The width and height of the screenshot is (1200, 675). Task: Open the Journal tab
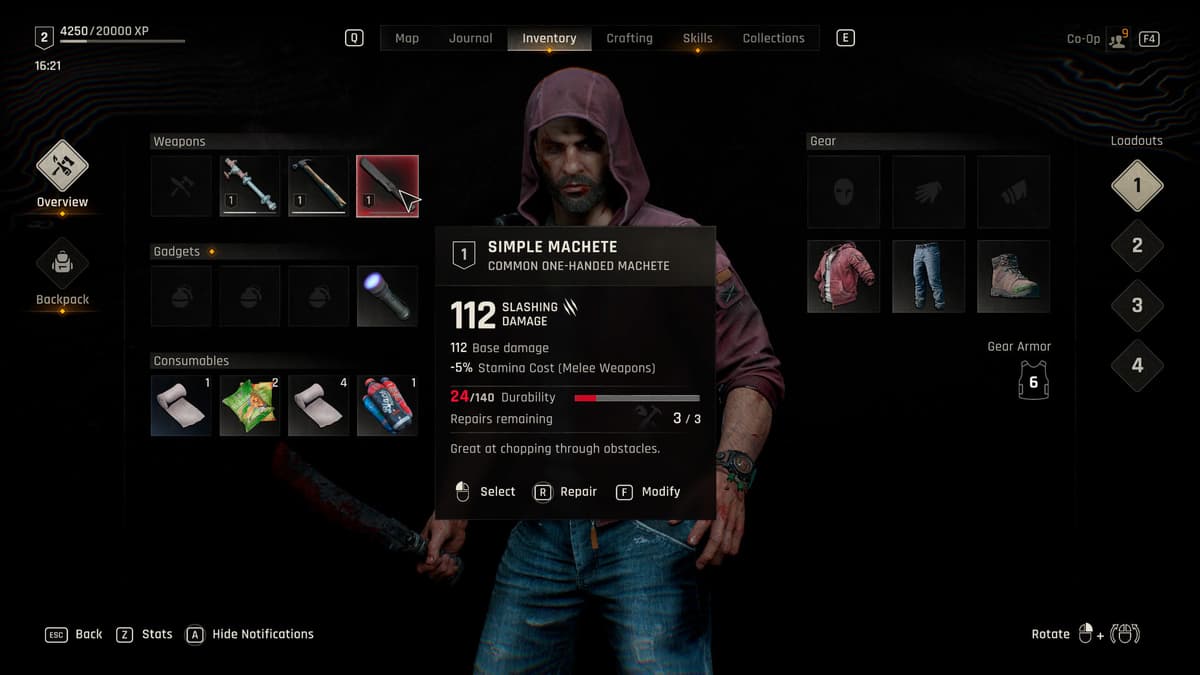[470, 38]
